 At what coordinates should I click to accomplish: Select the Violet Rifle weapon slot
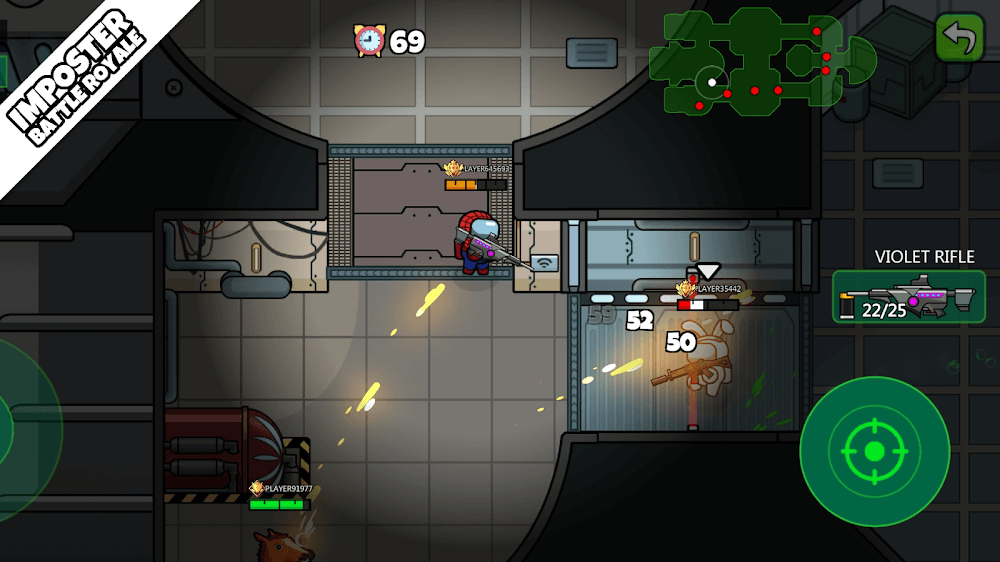[x=908, y=297]
